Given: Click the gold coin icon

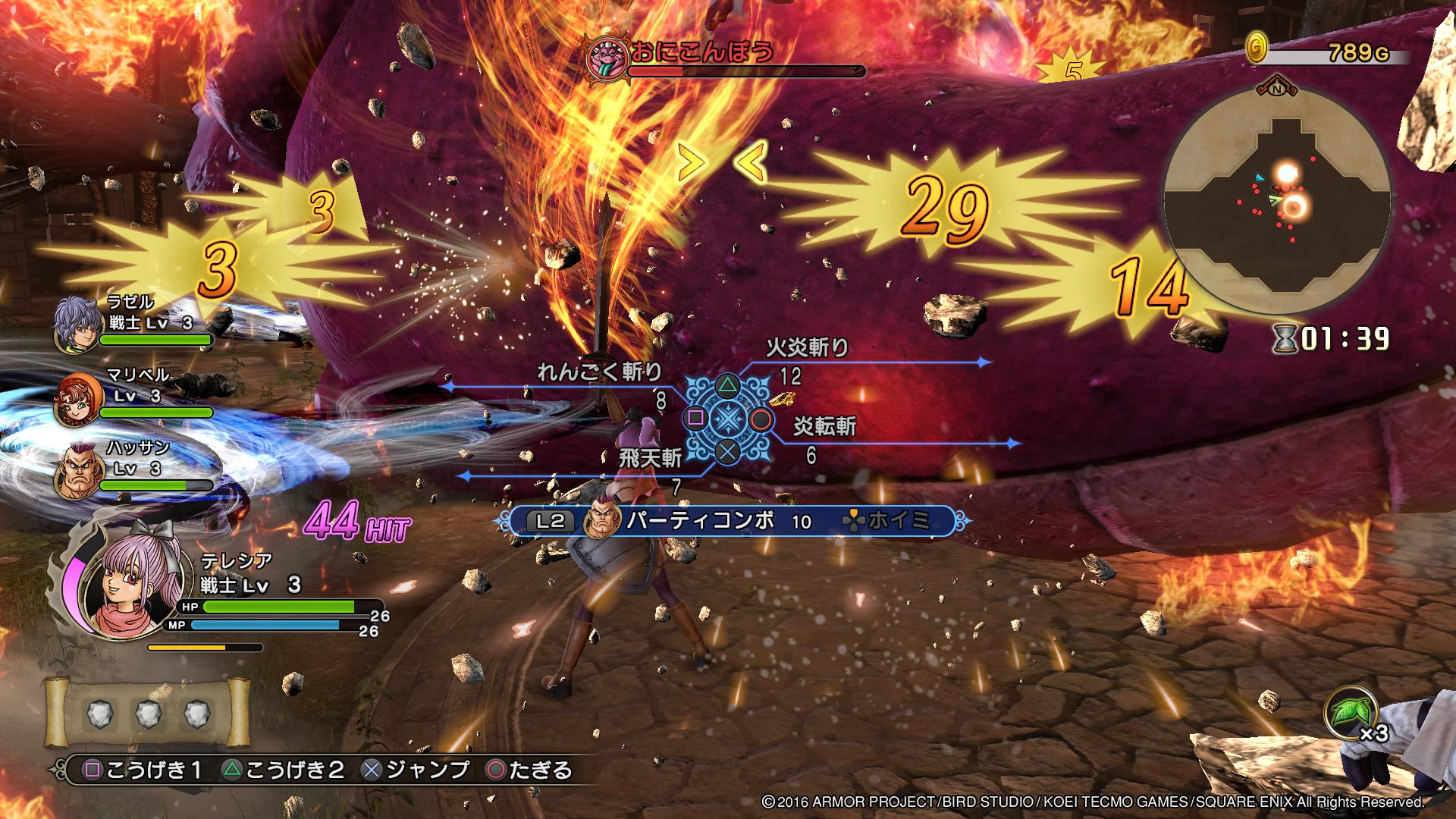Looking at the screenshot, I should (1257, 49).
